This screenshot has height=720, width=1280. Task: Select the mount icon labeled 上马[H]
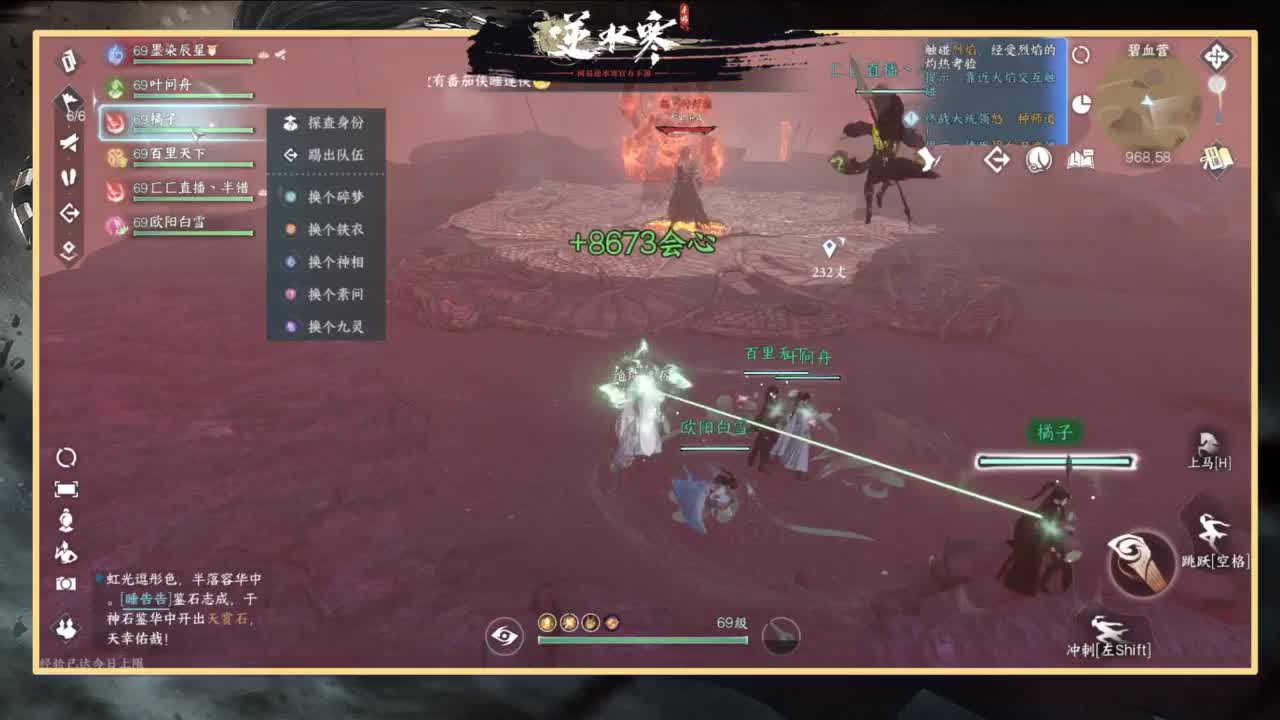coord(1210,448)
